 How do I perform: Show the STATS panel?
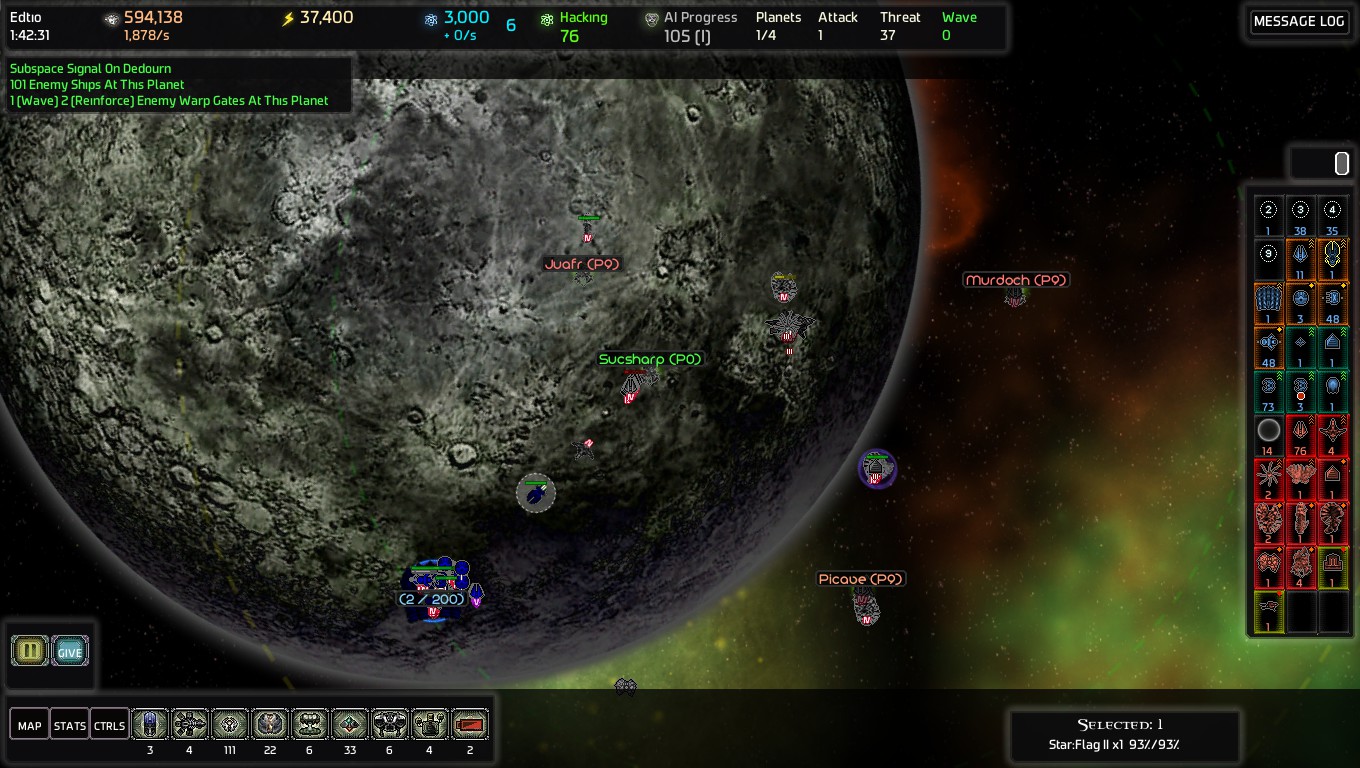click(70, 725)
